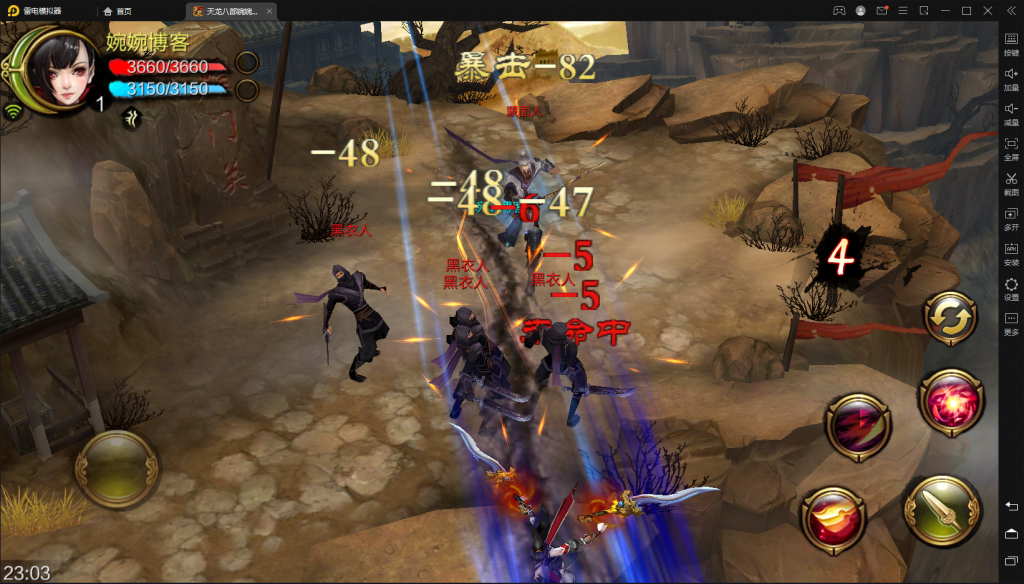Viewport: 1024px width, 584px height.
Task: Increase volume with 加量 button
Action: click(x=1011, y=79)
